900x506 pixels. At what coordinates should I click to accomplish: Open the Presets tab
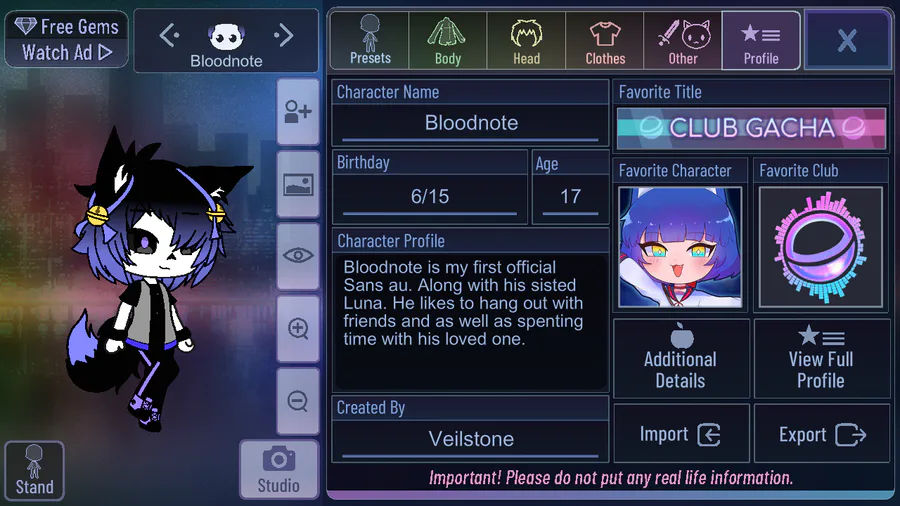click(370, 41)
